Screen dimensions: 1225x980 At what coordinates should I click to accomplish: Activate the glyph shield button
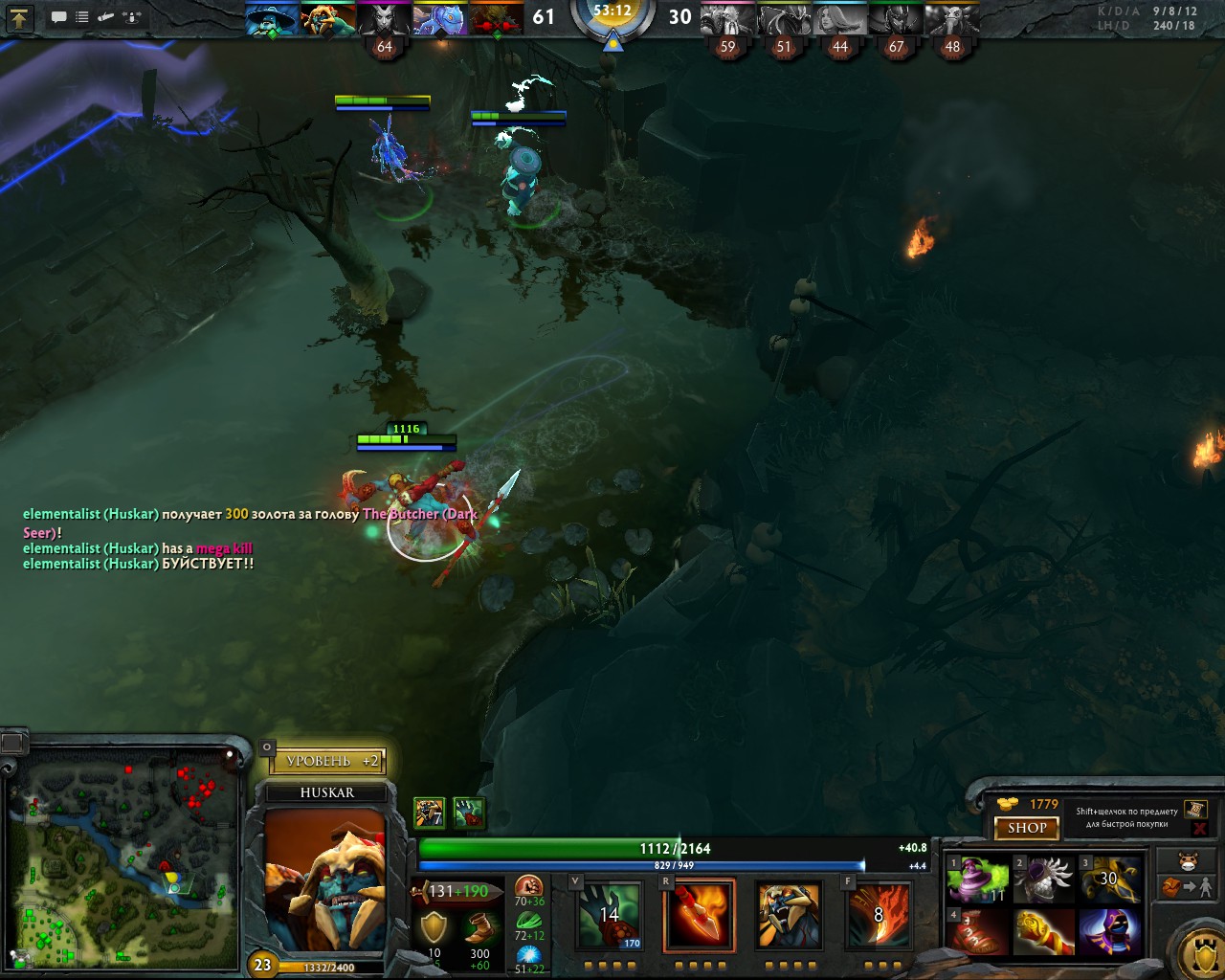1198,951
